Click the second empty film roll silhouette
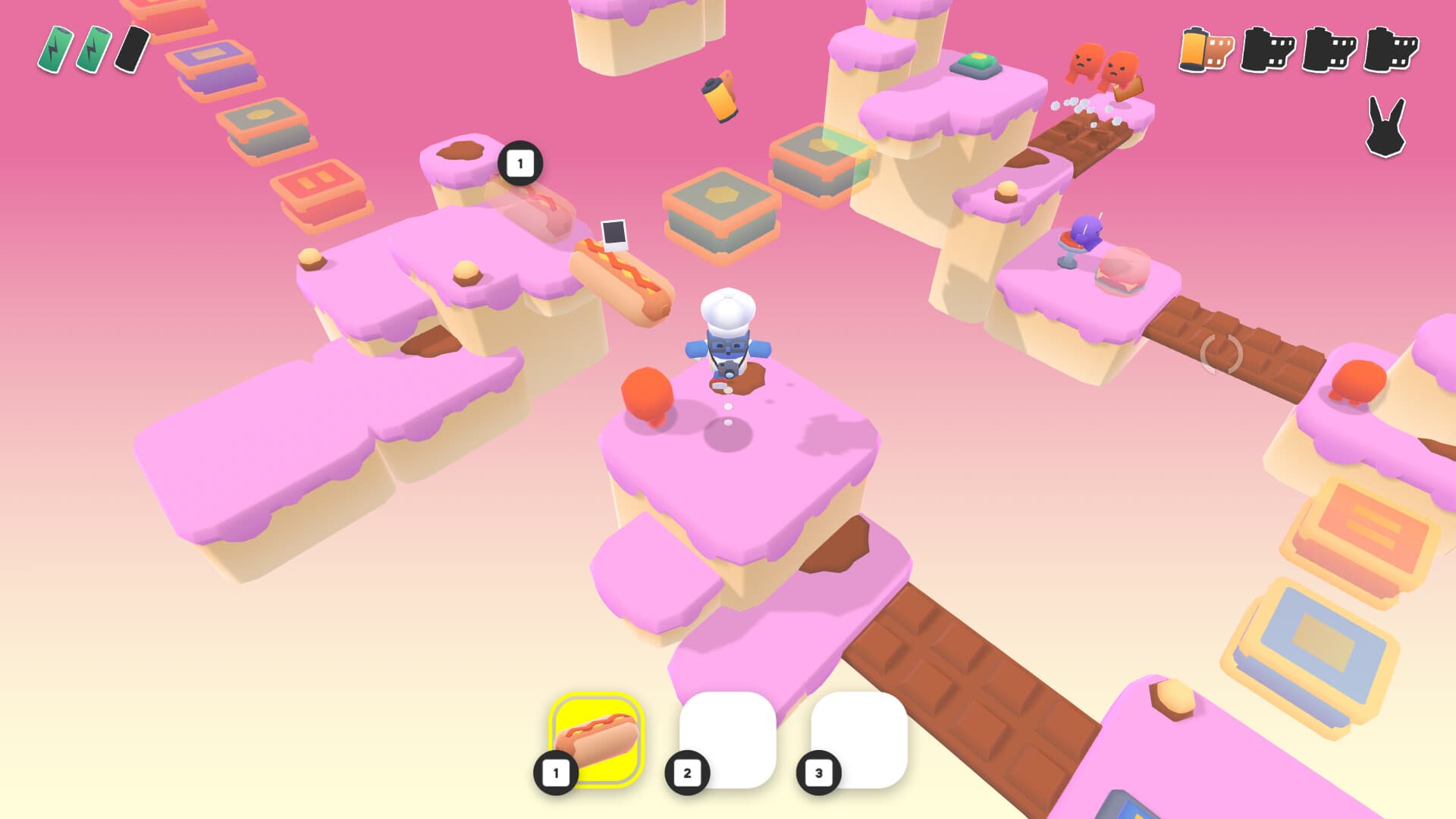This screenshot has width=1456, height=819. [x=1331, y=53]
